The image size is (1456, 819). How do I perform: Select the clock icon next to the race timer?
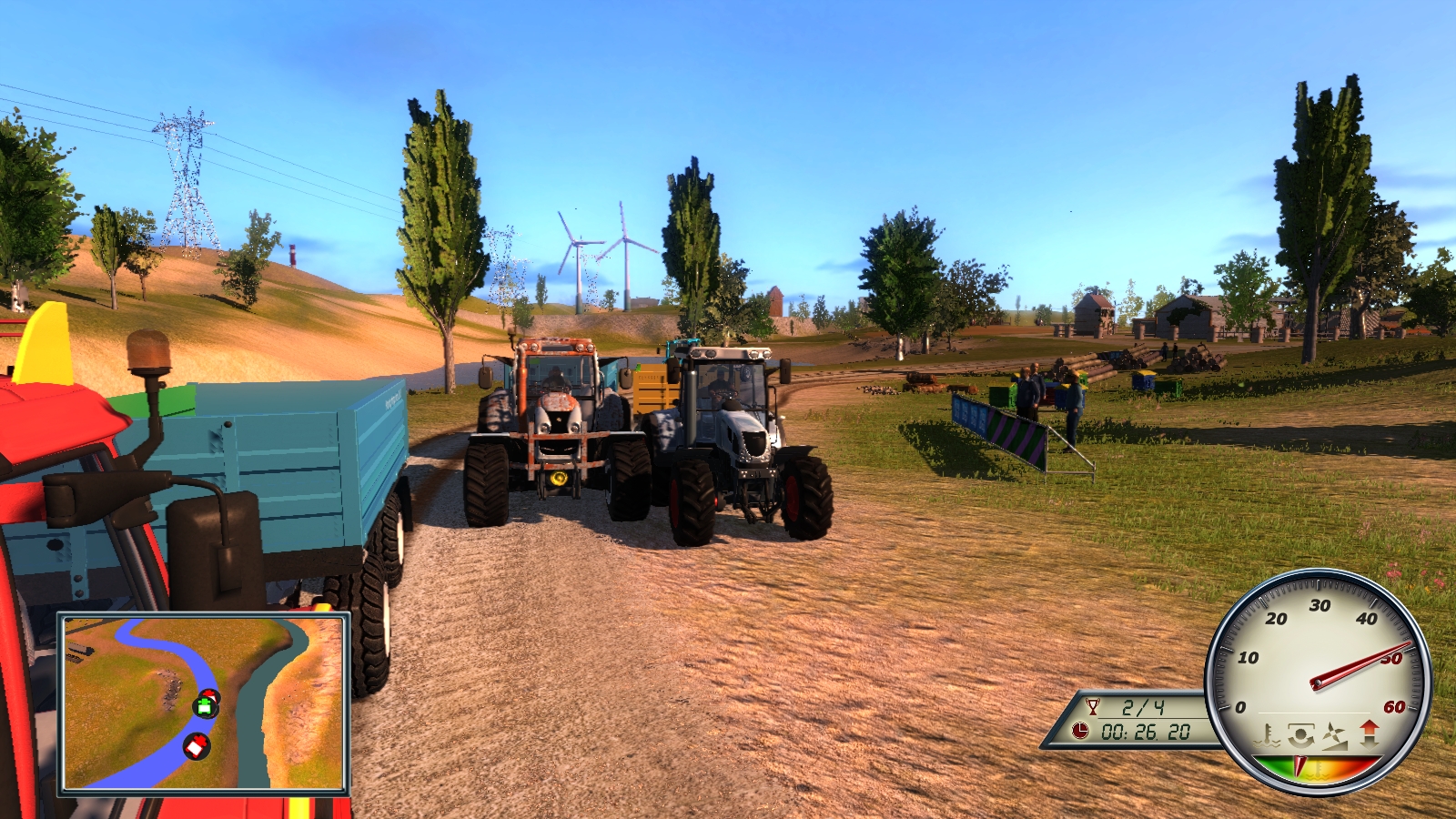[1079, 730]
